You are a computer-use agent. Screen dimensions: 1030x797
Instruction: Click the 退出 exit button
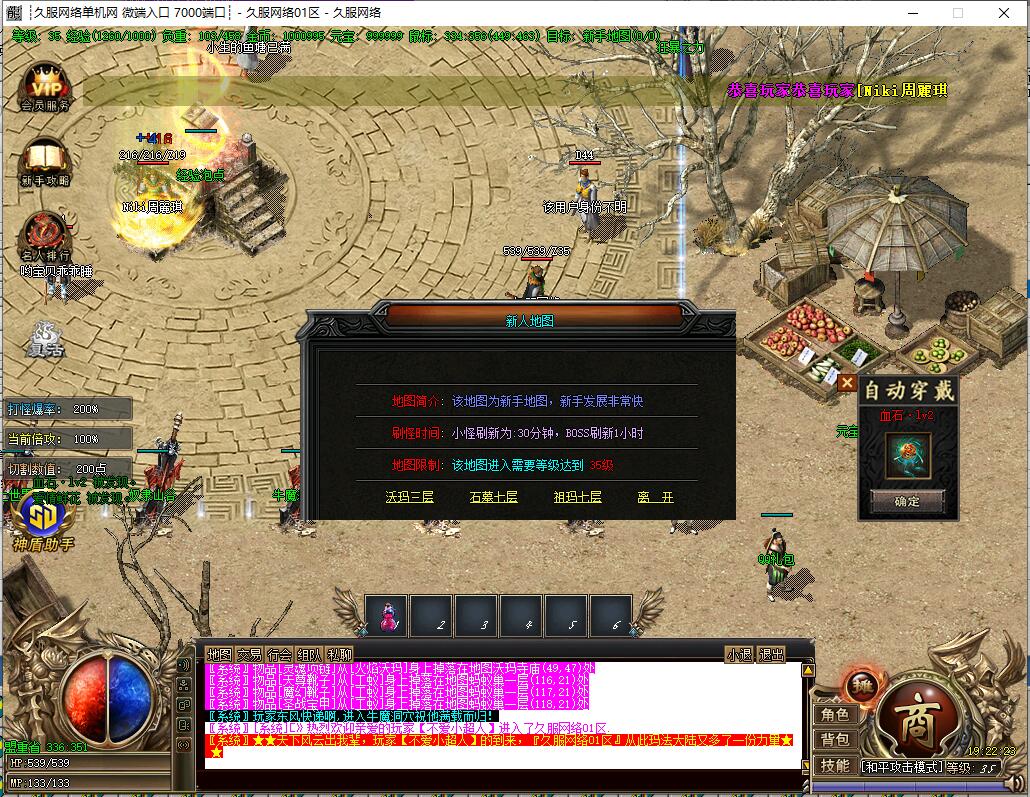772,654
